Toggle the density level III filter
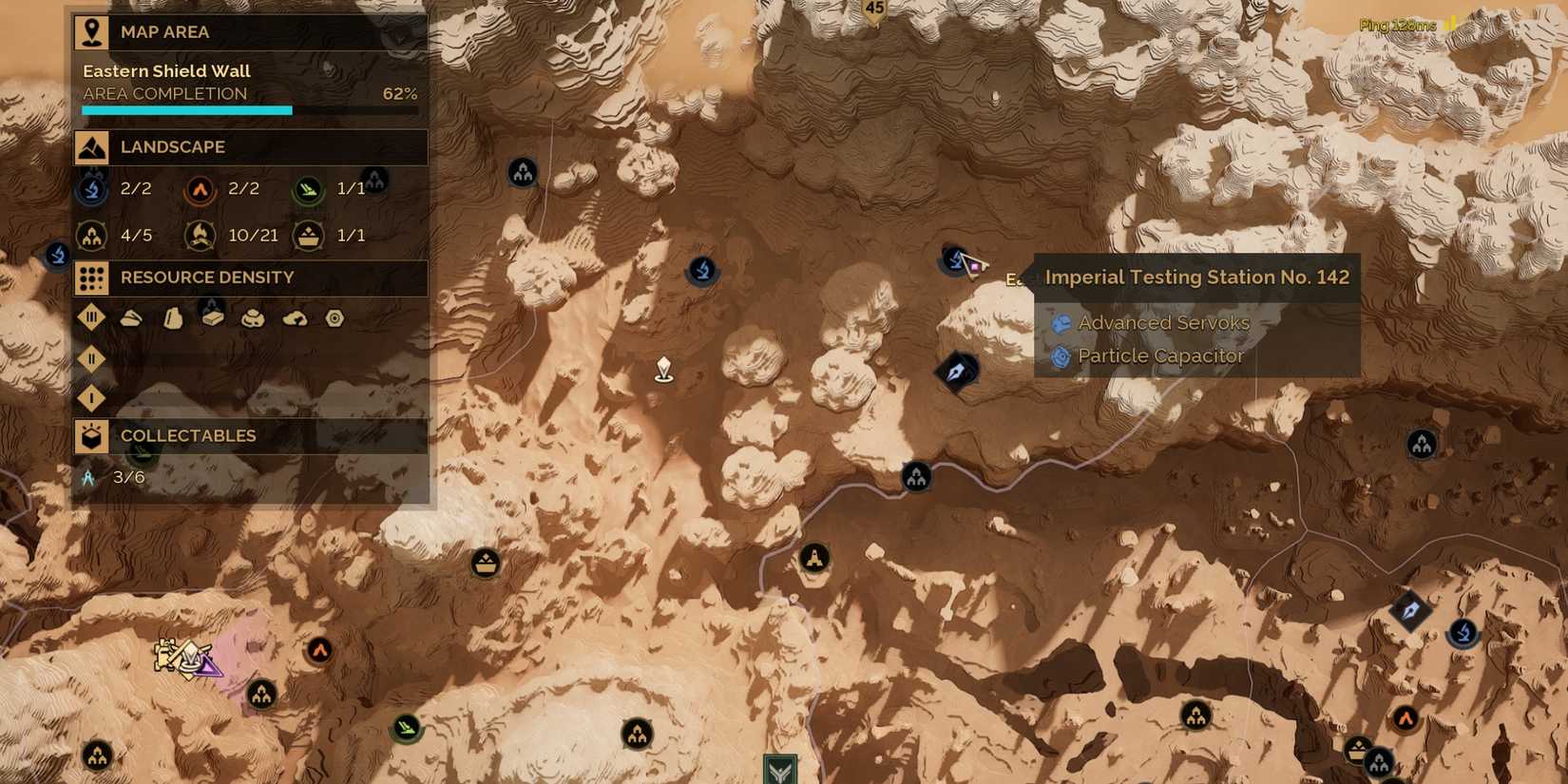Screen dimensions: 1568x784 click(91, 317)
